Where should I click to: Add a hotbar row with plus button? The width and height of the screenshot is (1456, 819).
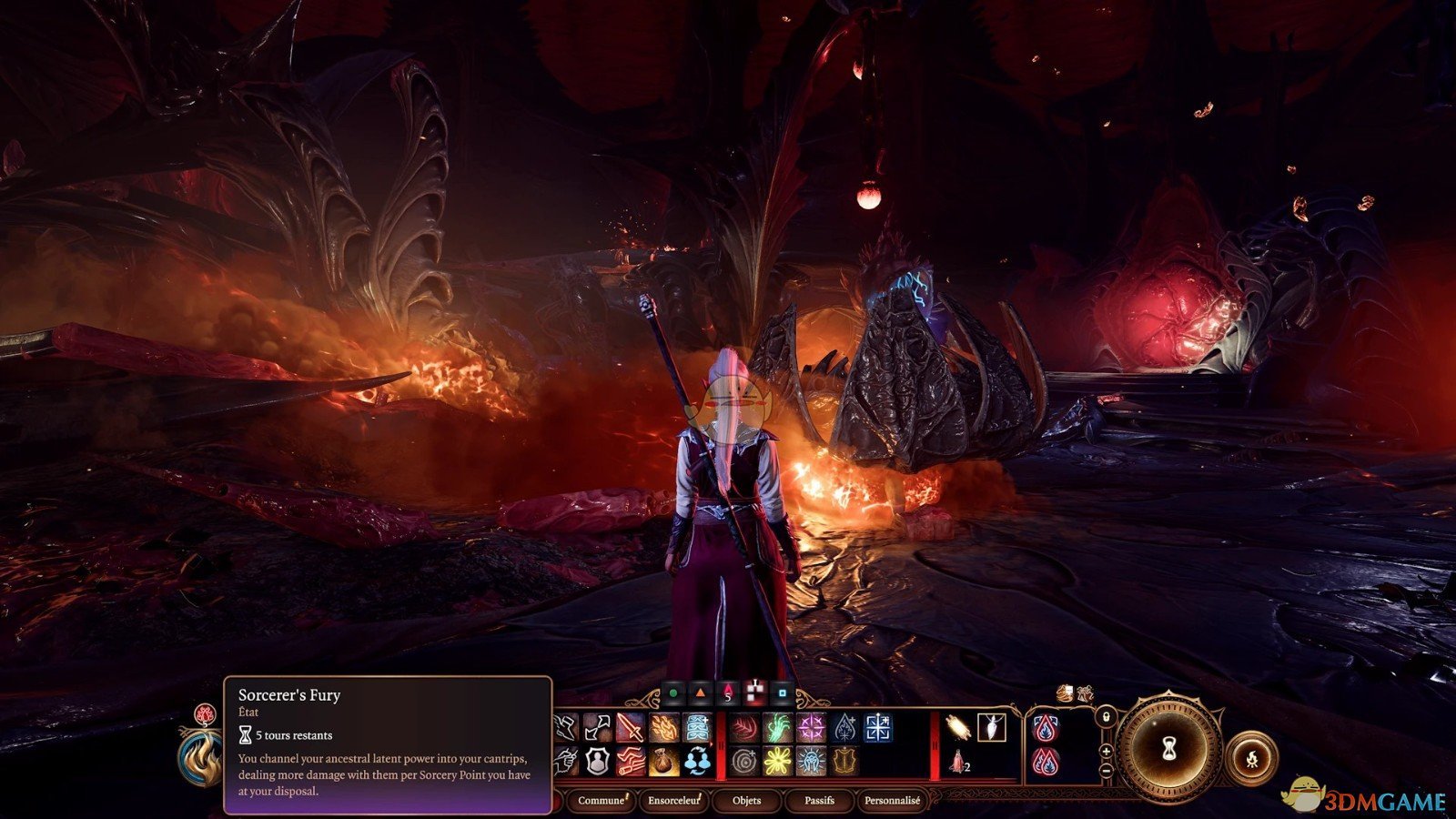pos(1106,751)
